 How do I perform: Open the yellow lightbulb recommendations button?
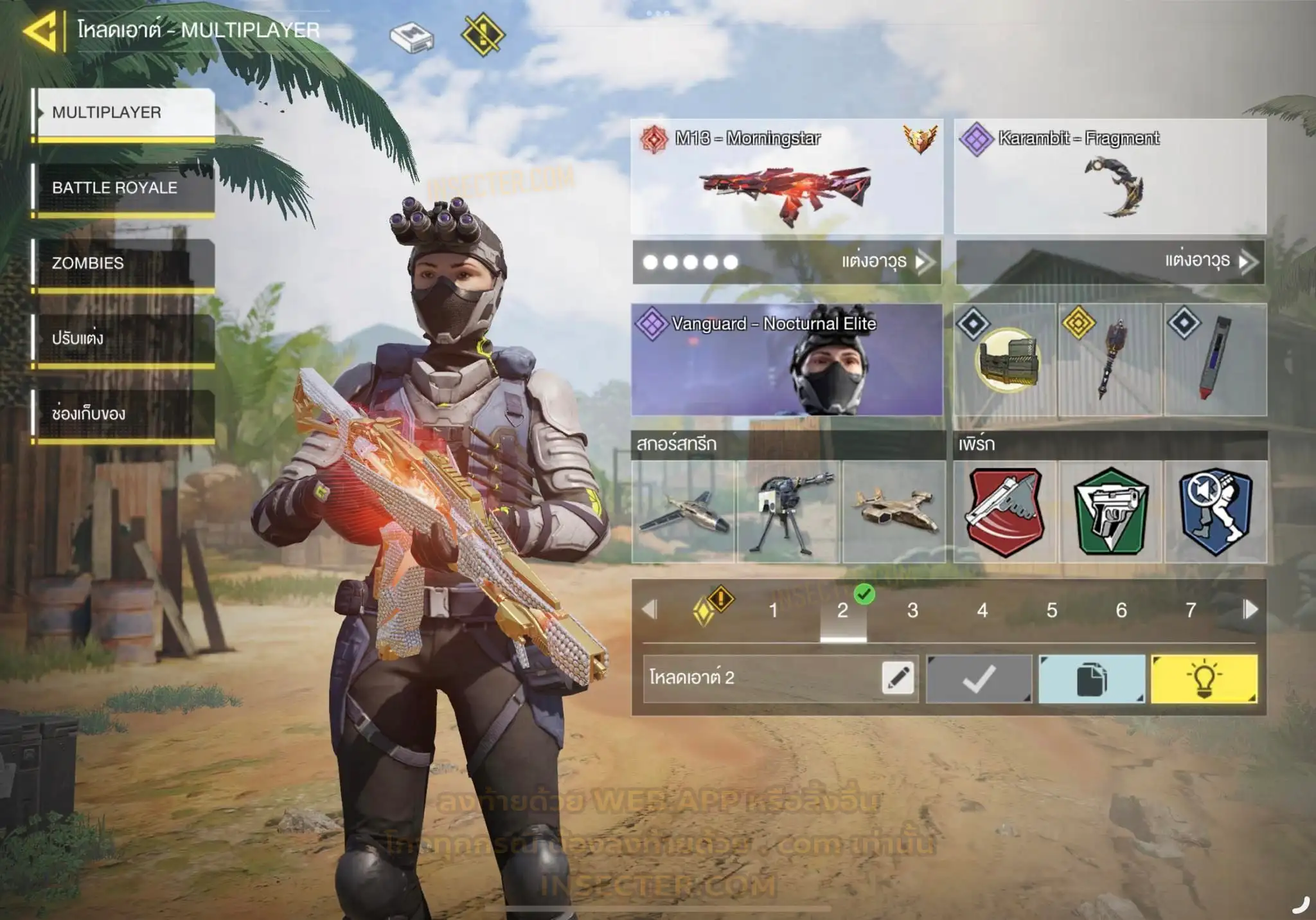pyautogui.click(x=1204, y=679)
